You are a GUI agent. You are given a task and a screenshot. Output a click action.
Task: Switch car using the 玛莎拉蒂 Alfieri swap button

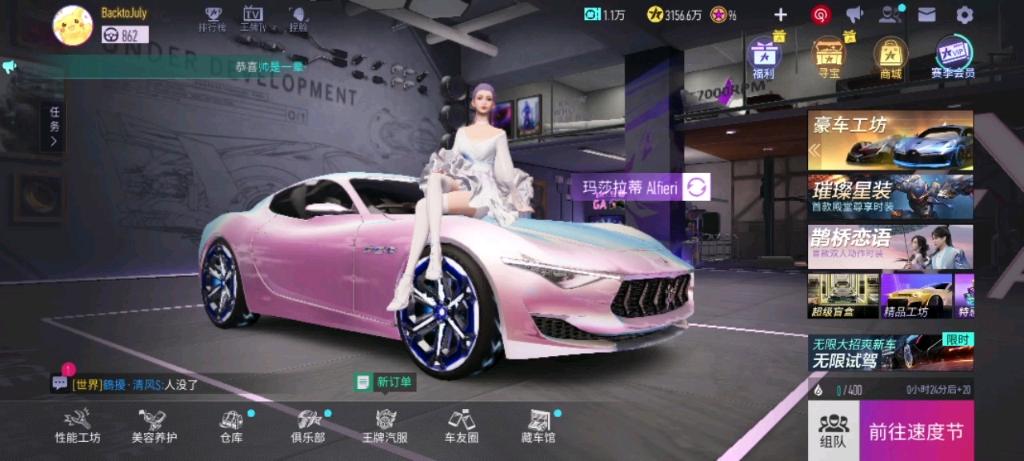pos(697,187)
